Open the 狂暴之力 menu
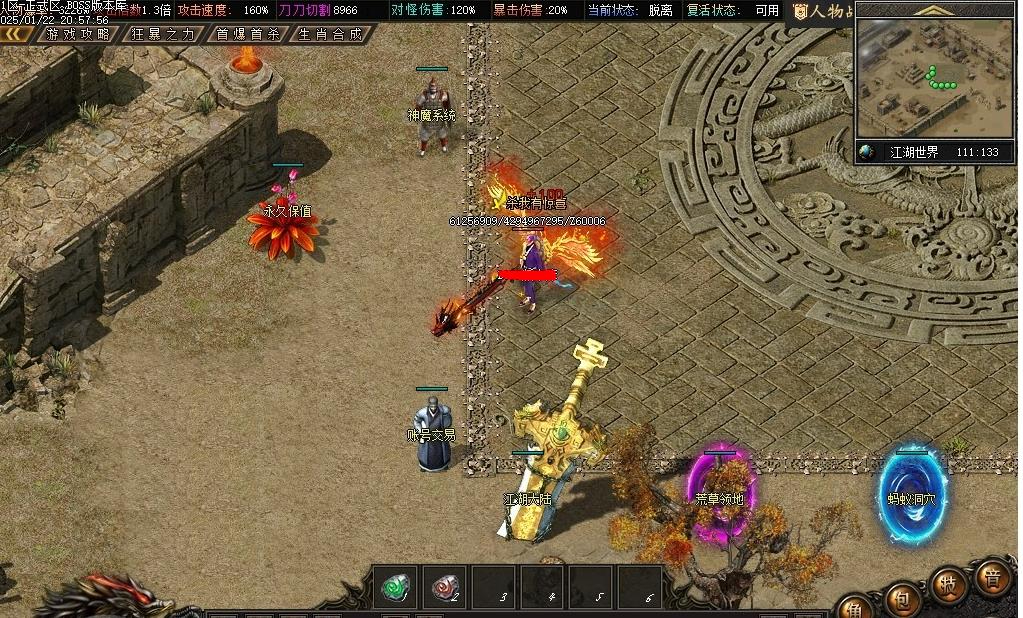This screenshot has width=1023, height=618. (164, 33)
